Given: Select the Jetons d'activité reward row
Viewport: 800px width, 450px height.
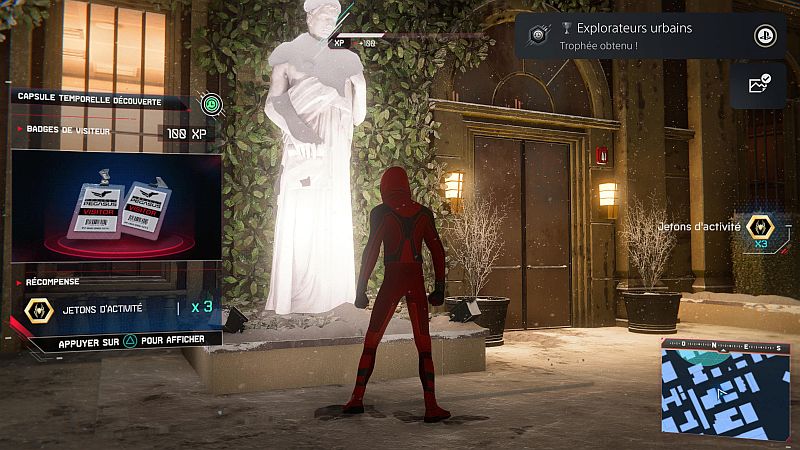Looking at the screenshot, I should point(115,309).
